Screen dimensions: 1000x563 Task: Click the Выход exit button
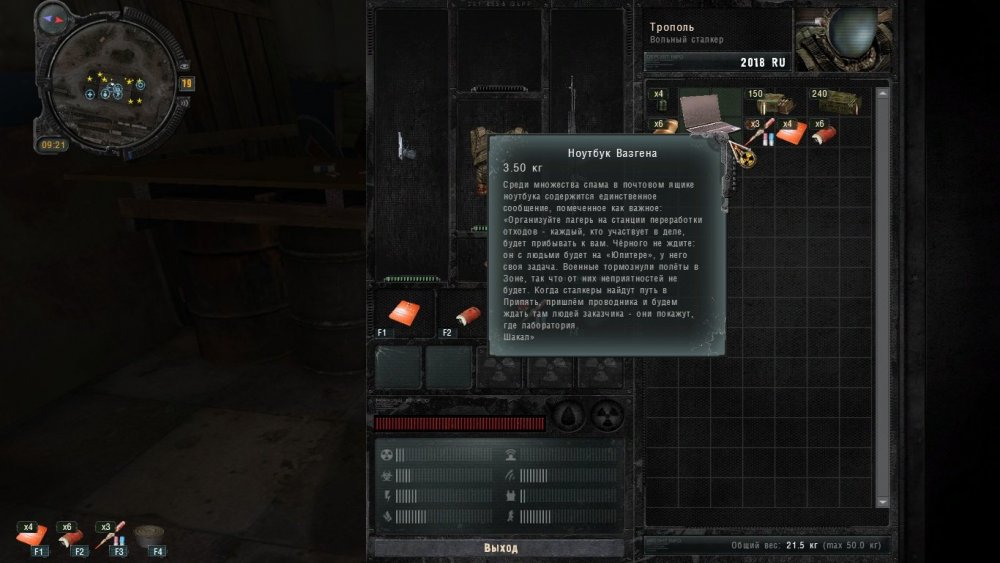point(500,548)
